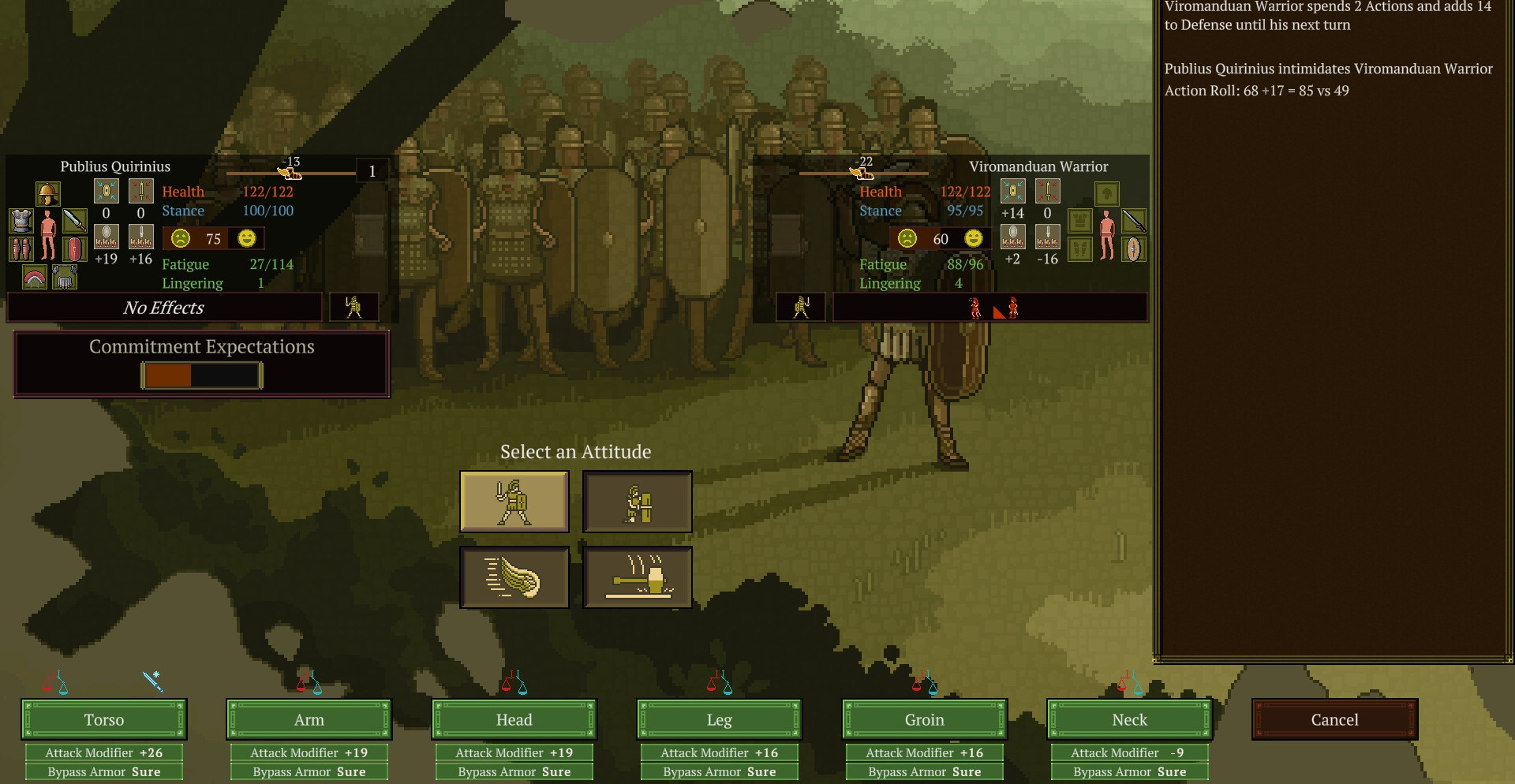The height and width of the screenshot is (784, 1515).
Task: Click the Commitment Expectations bar
Action: coord(201,375)
